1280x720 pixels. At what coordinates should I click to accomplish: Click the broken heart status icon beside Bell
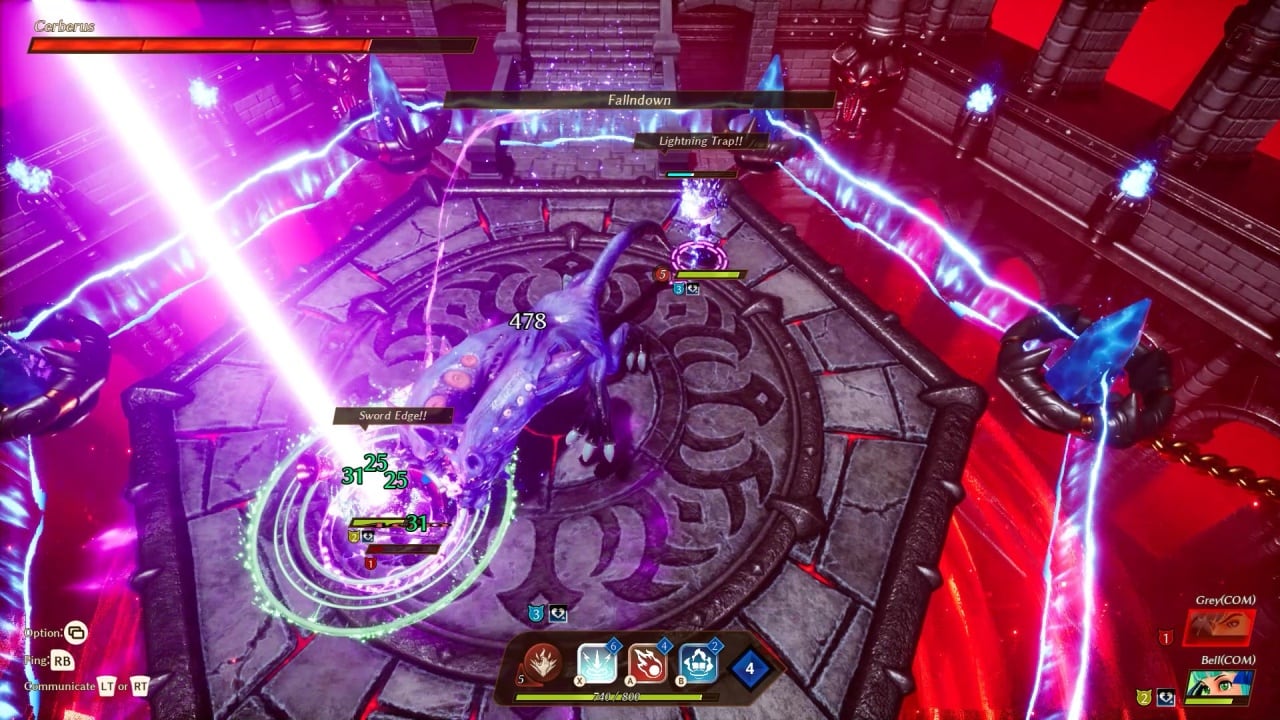pos(1165,698)
